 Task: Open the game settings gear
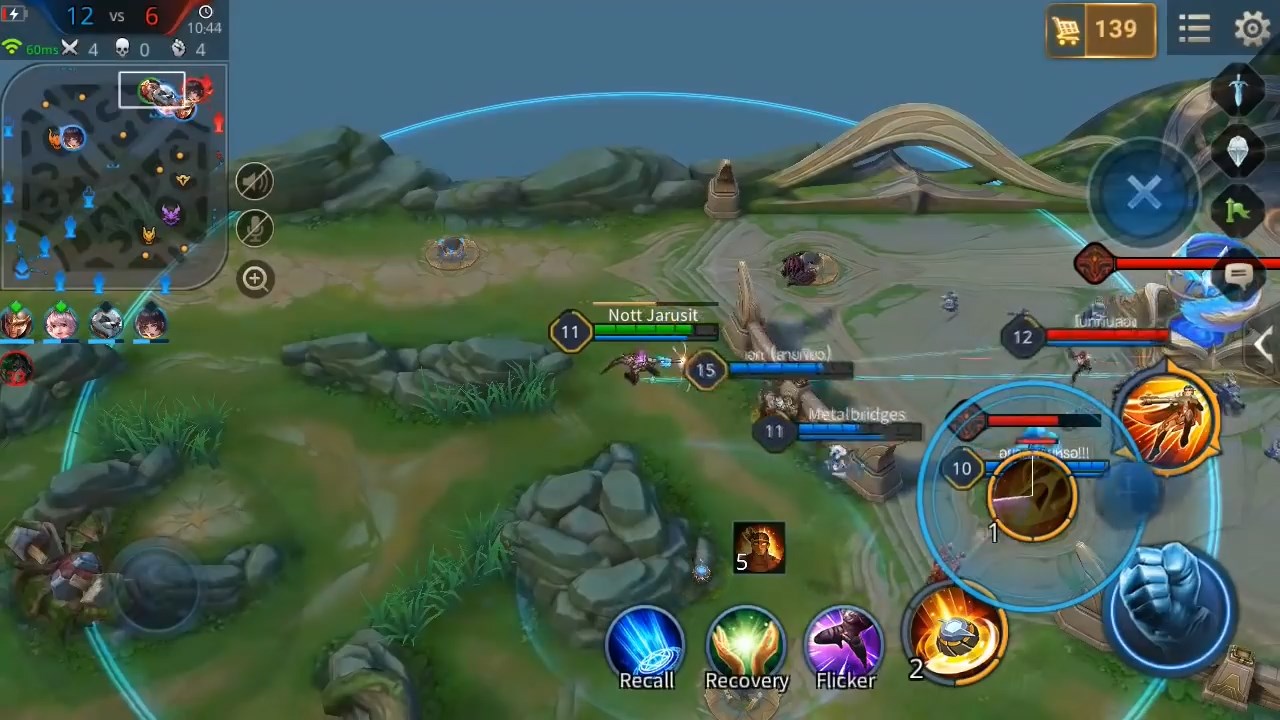pos(1251,28)
